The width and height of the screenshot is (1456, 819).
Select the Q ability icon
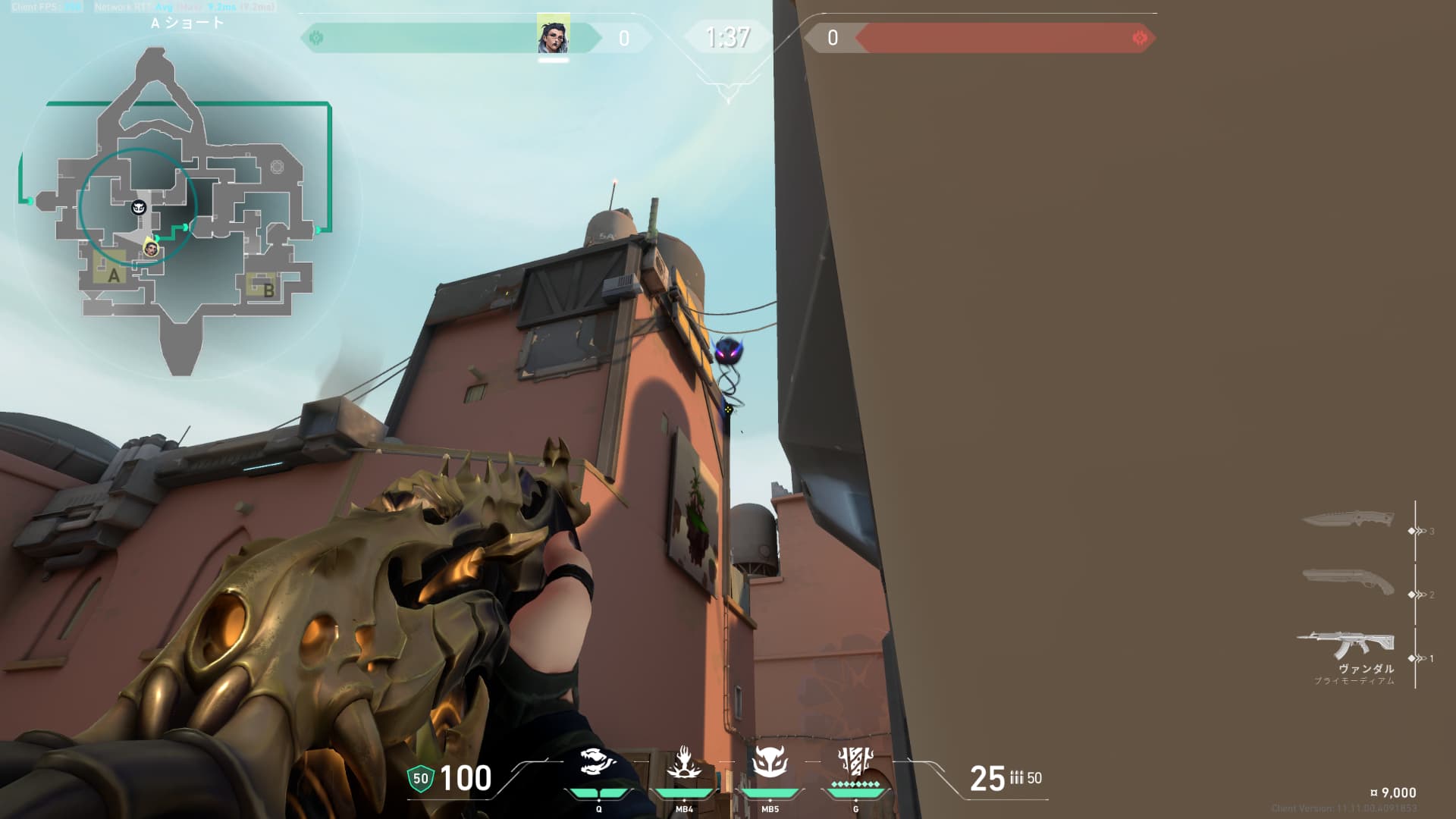(598, 763)
